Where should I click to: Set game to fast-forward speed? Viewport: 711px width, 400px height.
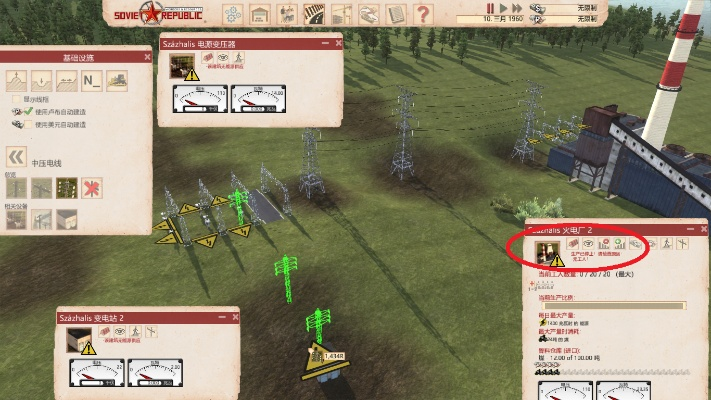518,8
